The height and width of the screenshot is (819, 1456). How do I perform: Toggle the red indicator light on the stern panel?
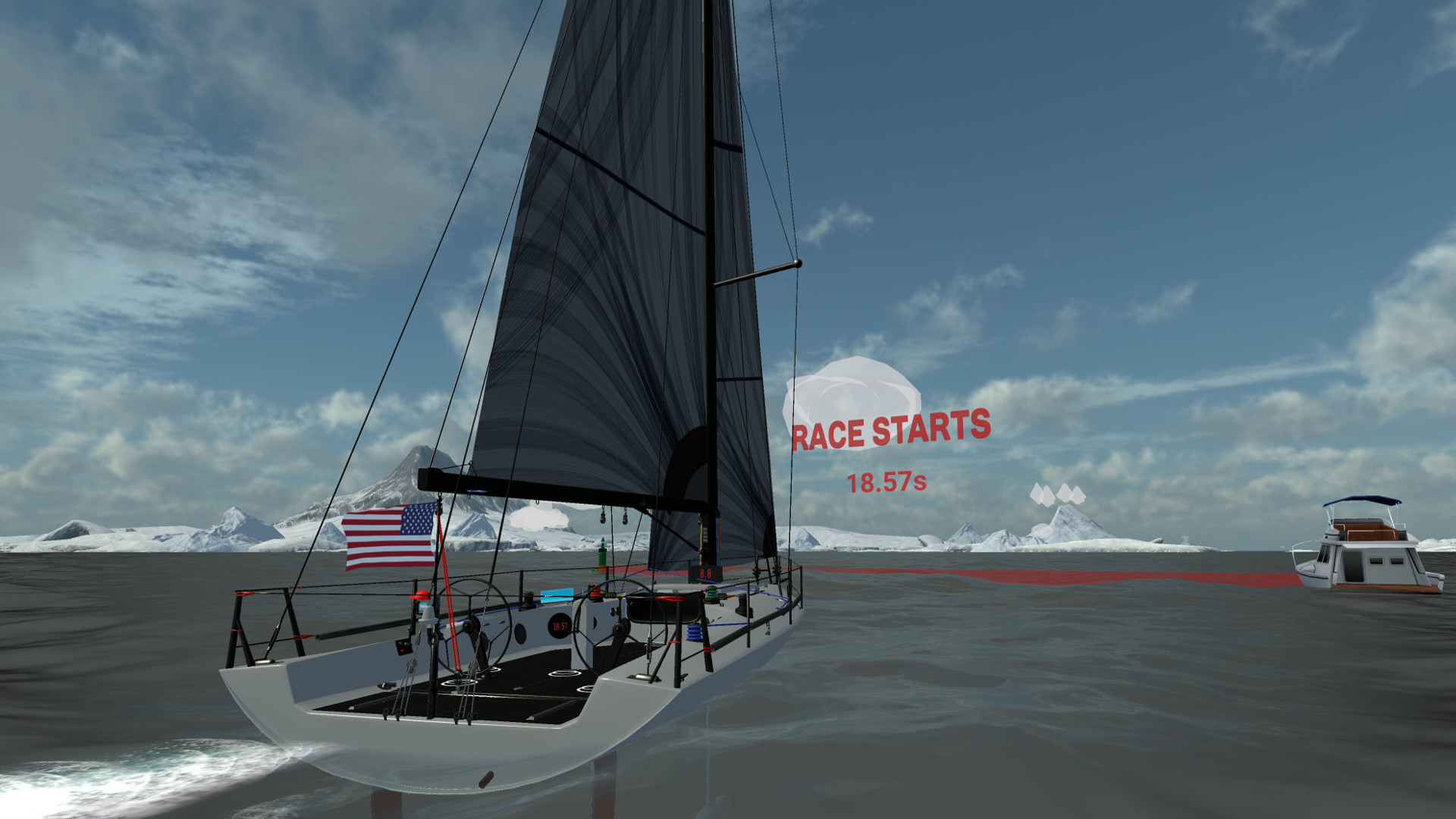pos(402,651)
